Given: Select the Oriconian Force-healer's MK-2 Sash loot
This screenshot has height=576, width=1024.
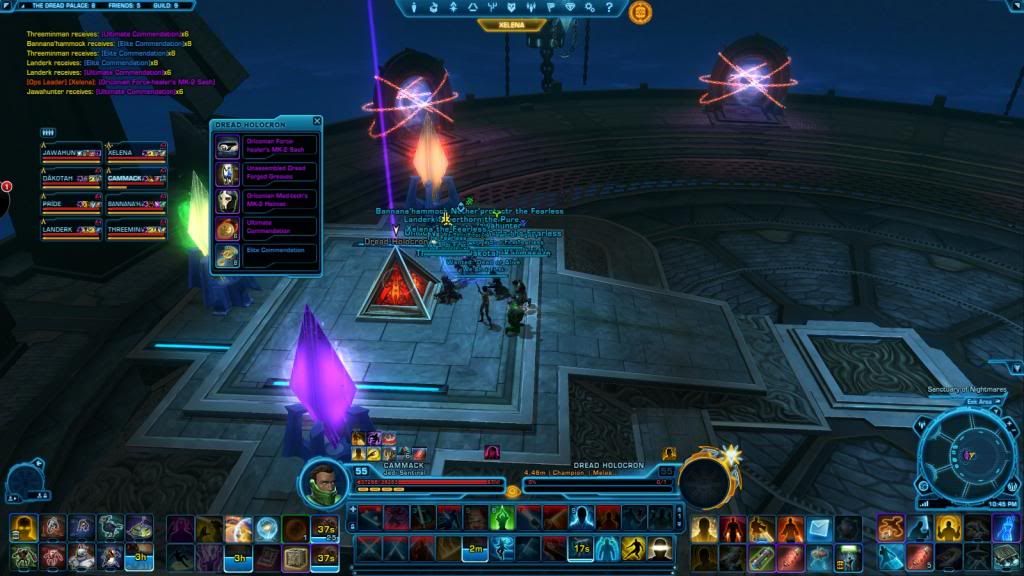Looking at the screenshot, I should click(266, 146).
